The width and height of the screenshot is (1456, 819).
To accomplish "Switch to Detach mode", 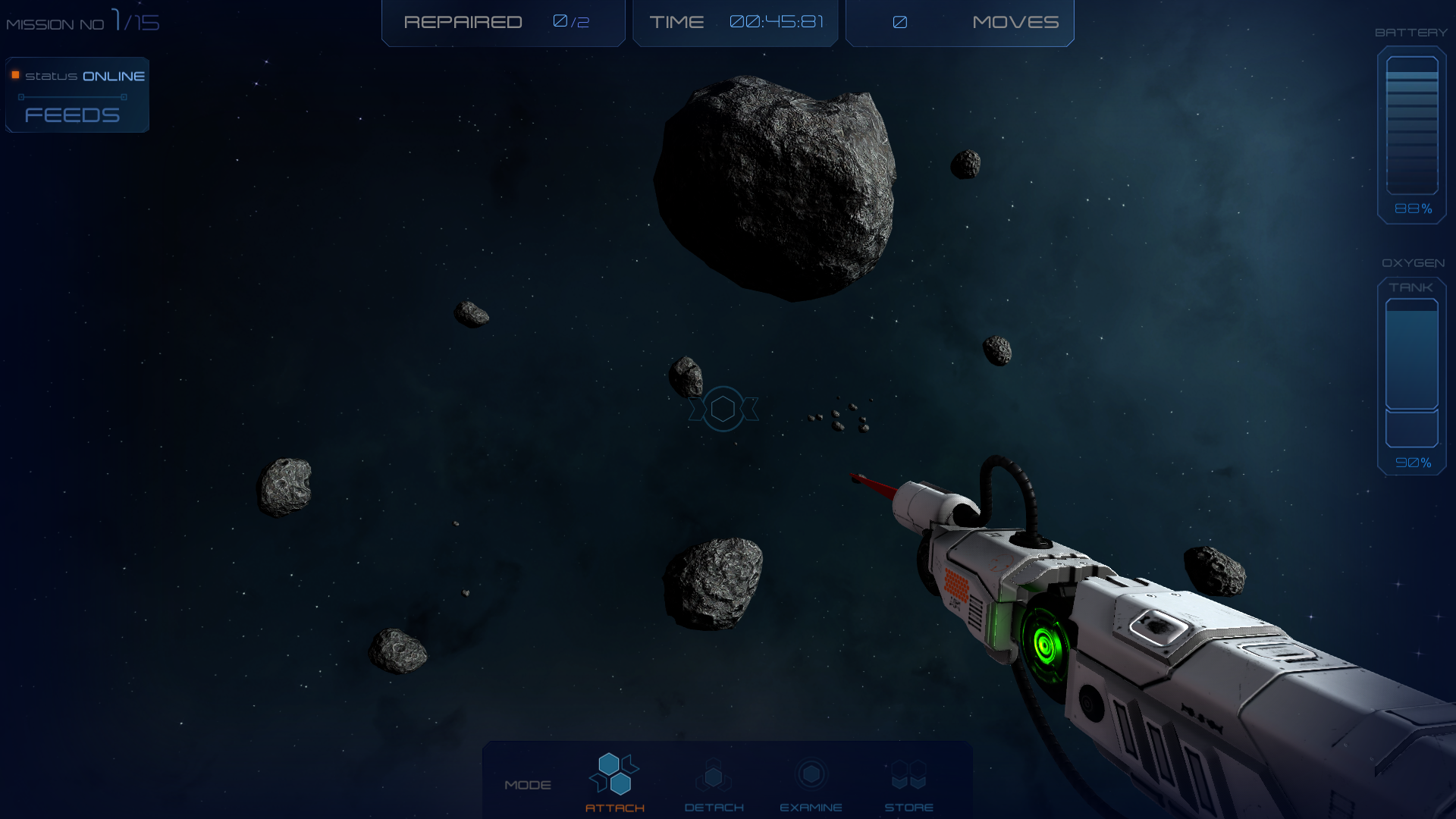I will [x=714, y=783].
